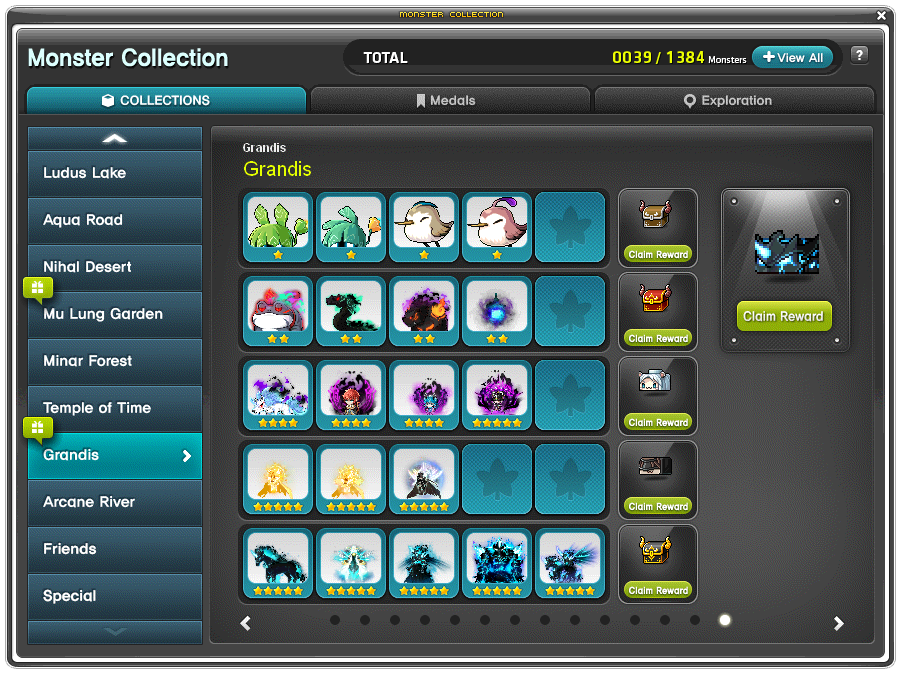Choose Ludus Lake from the region list
Viewport: 901px width, 675px height.
(x=115, y=173)
